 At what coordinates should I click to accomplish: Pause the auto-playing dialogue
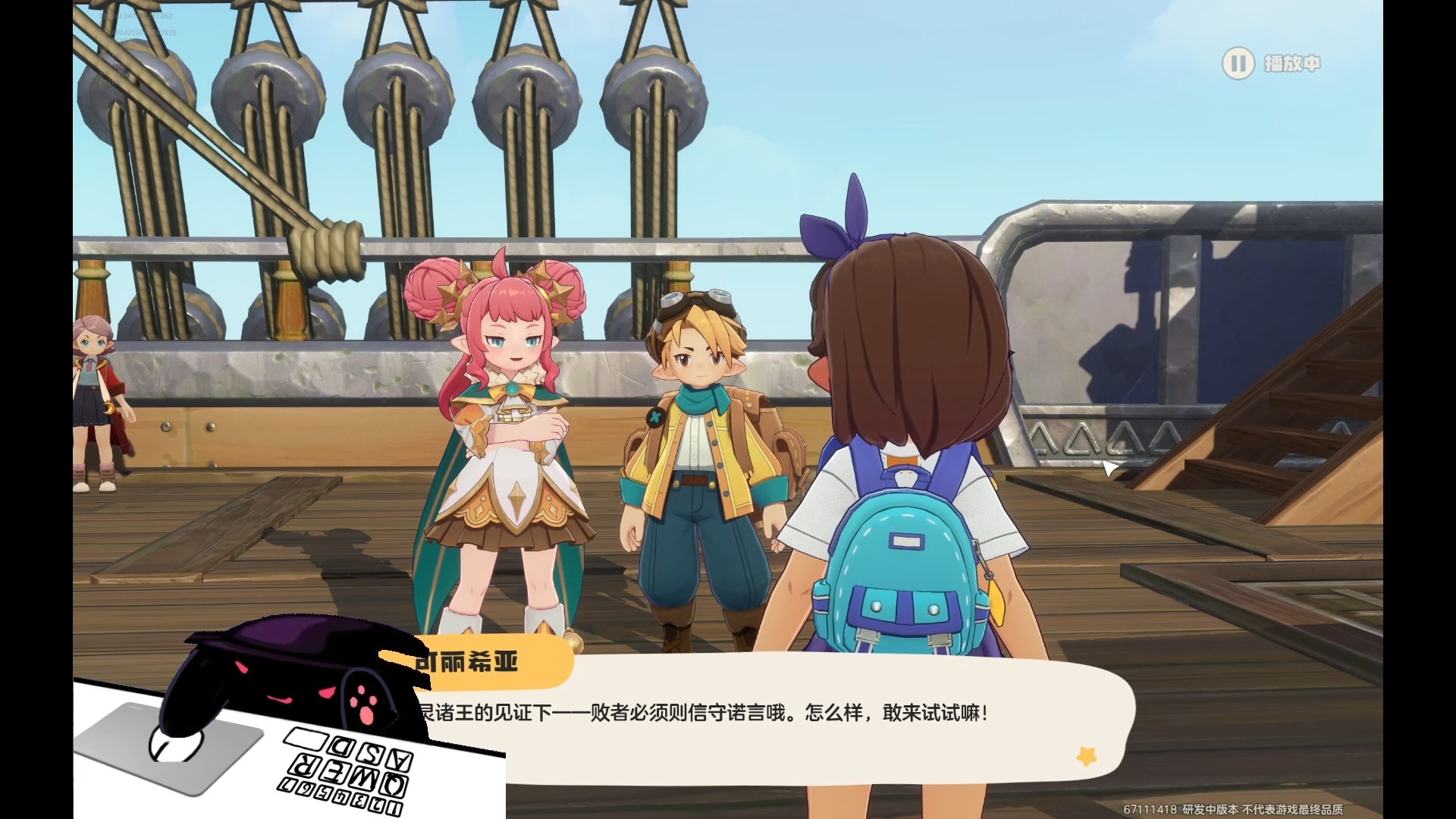pyautogui.click(x=1238, y=63)
